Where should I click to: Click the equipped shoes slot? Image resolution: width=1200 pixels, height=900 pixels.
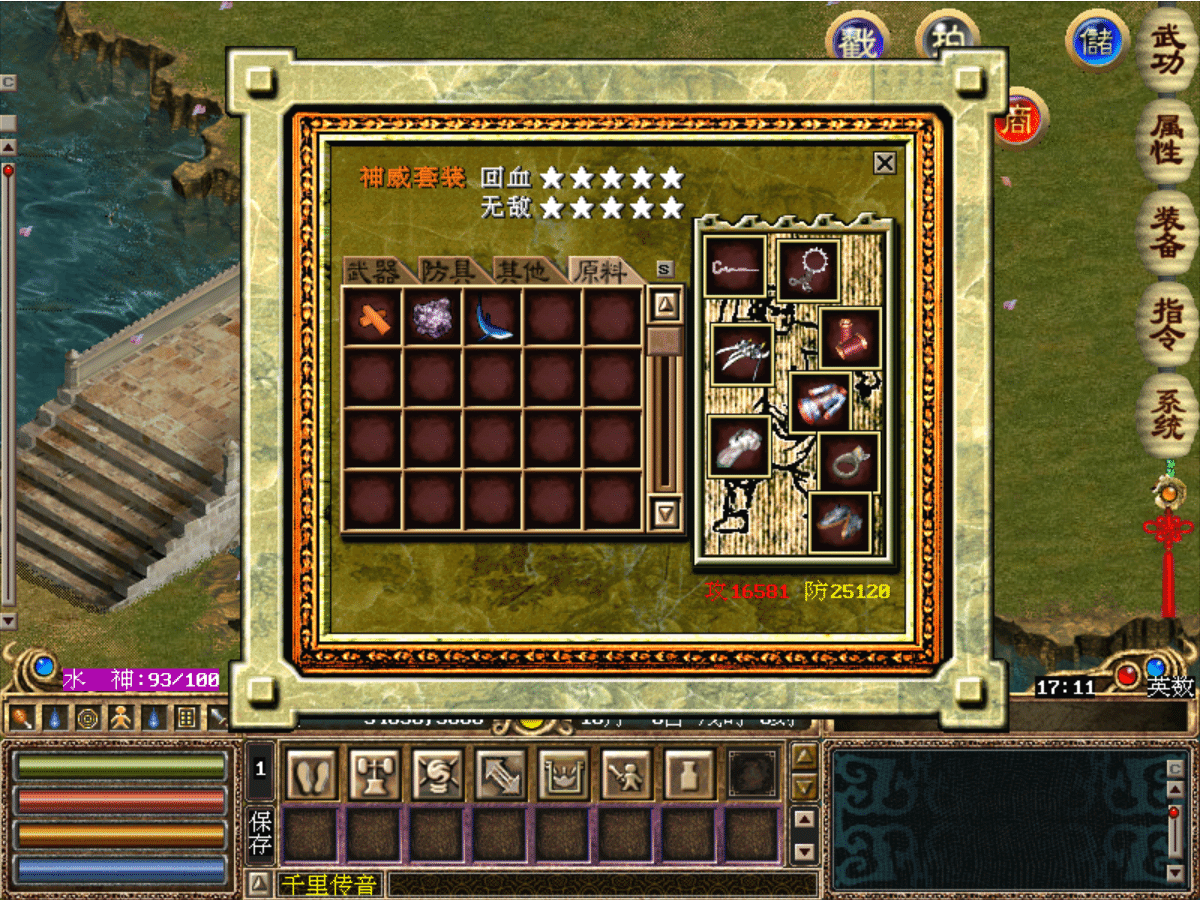pos(839,522)
